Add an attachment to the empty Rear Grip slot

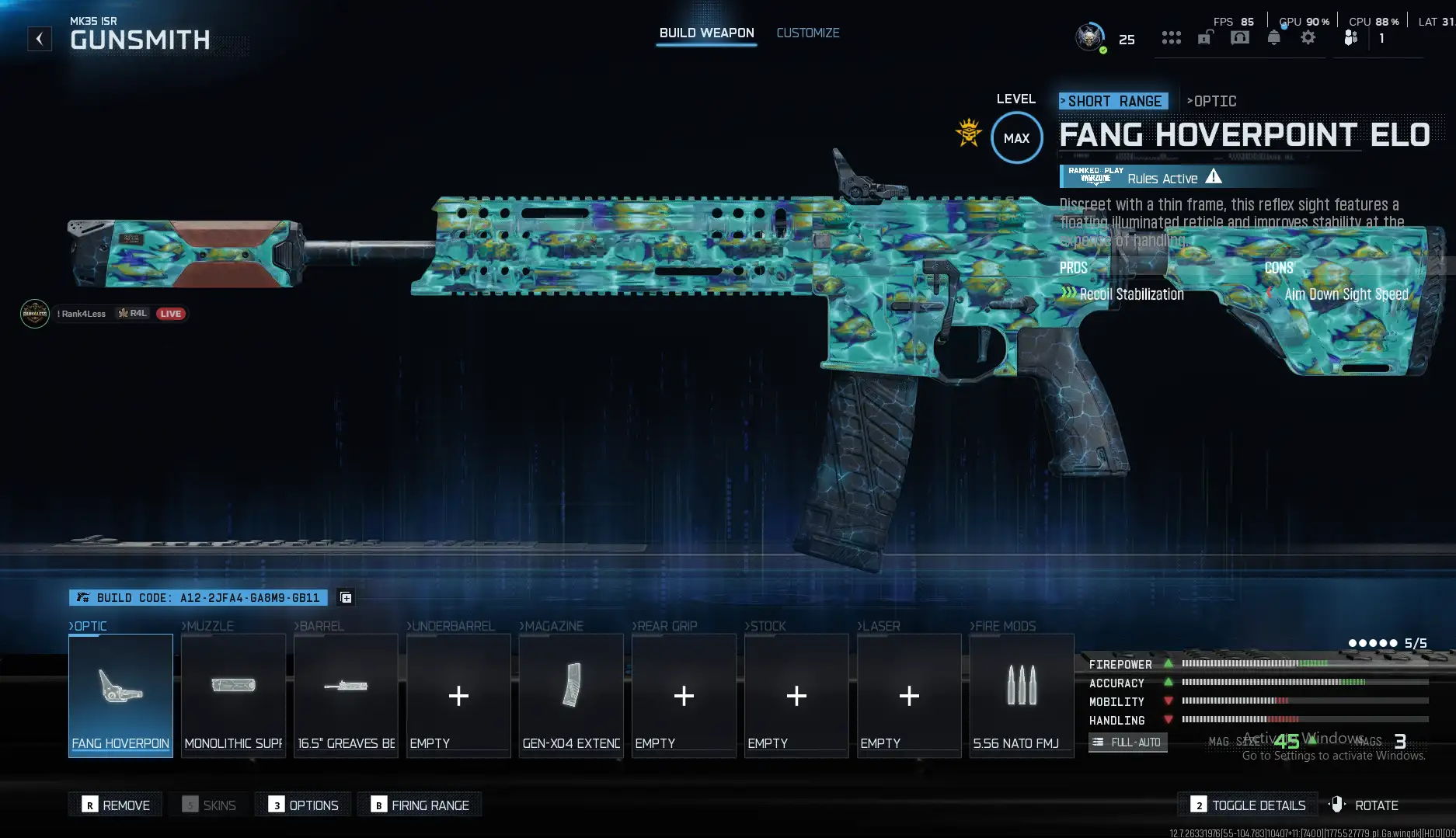(684, 695)
